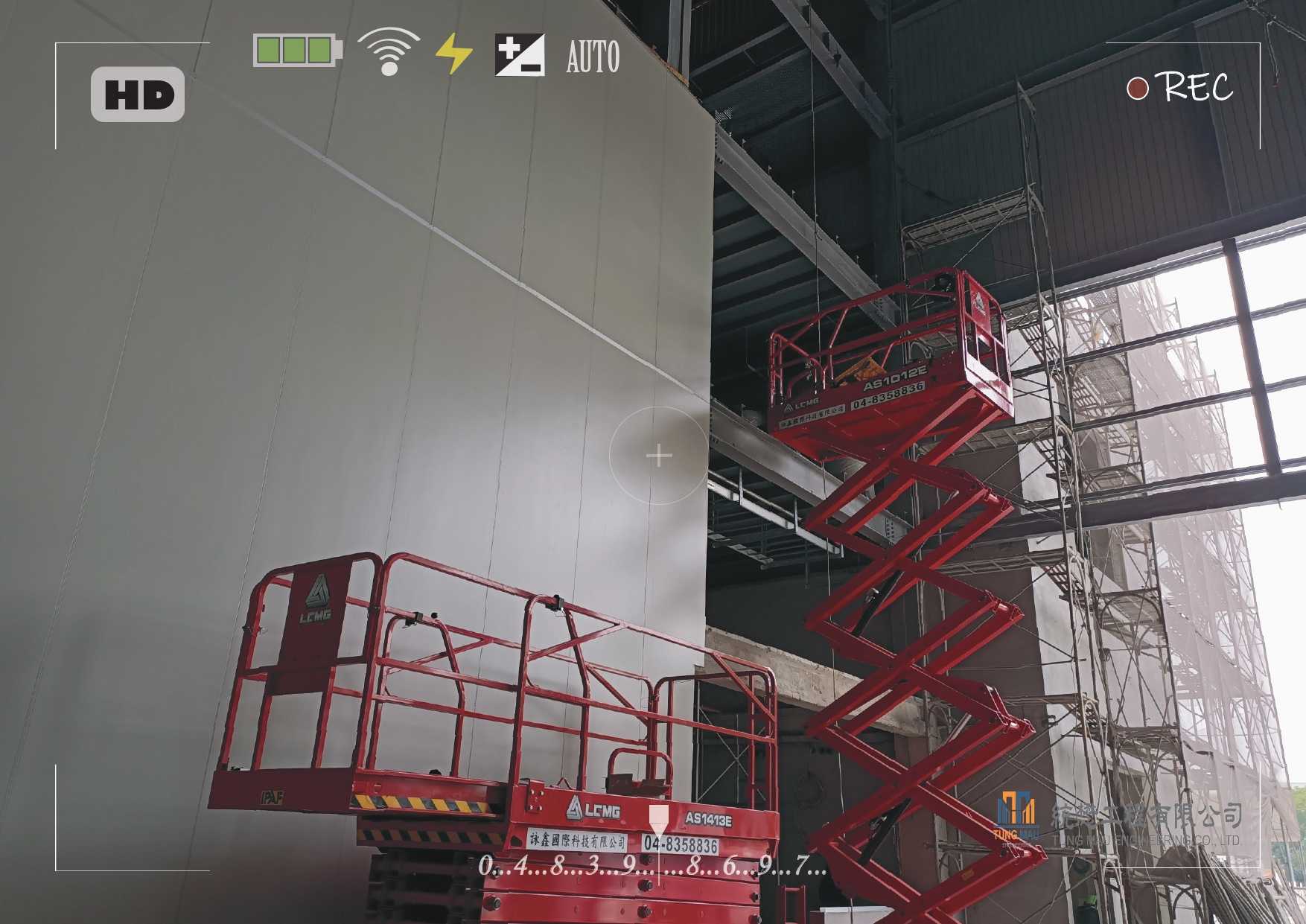
Task: Tap the Wi-Fi signal icon
Action: pyautogui.click(x=388, y=52)
